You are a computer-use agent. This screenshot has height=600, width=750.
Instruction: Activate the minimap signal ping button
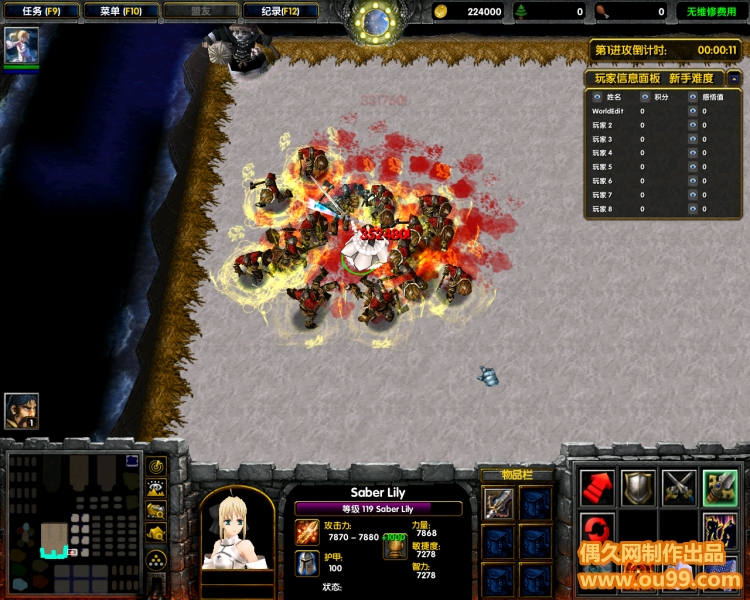pos(157,466)
